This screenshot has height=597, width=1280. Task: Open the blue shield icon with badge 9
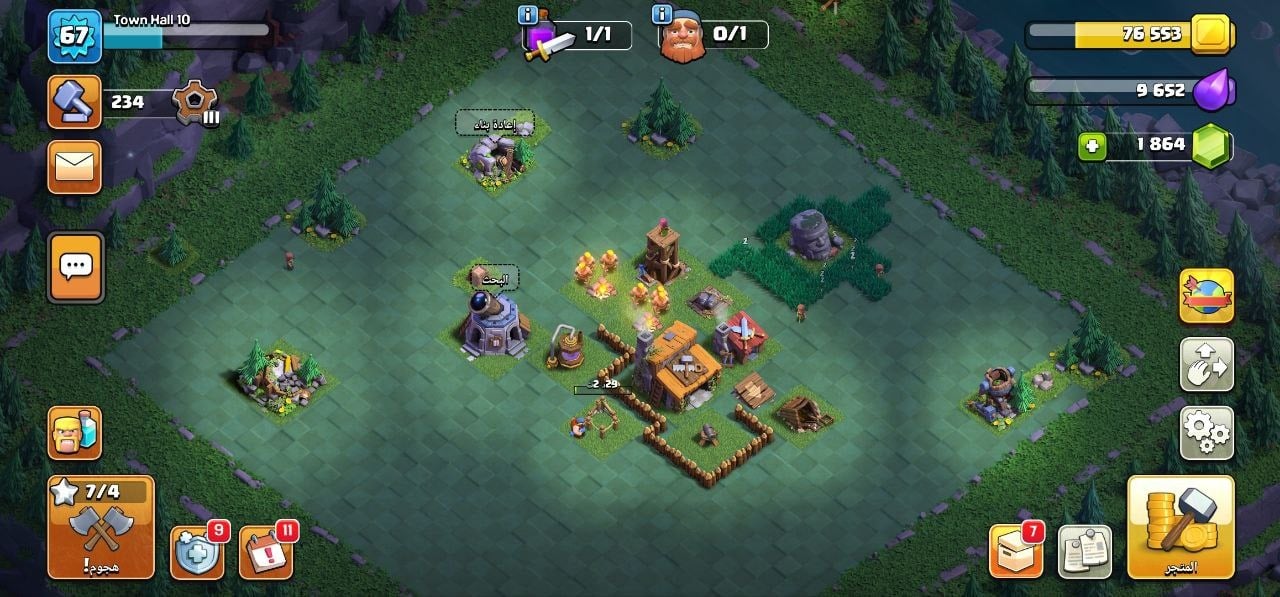coord(197,551)
